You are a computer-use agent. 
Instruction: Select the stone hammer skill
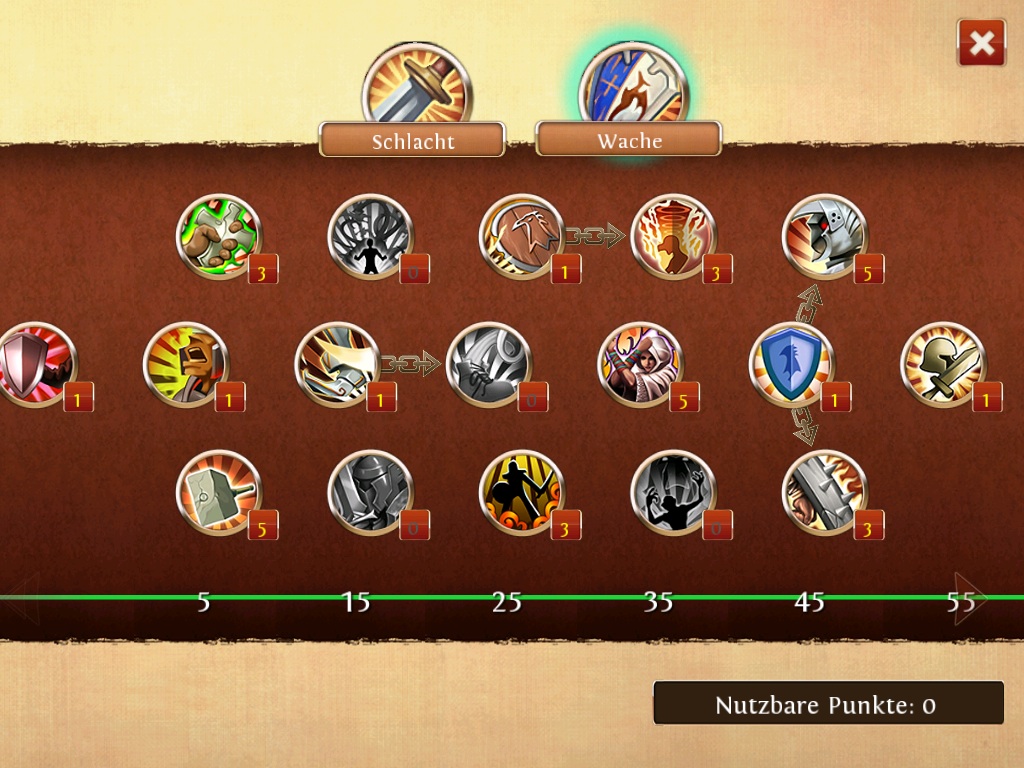pos(218,492)
